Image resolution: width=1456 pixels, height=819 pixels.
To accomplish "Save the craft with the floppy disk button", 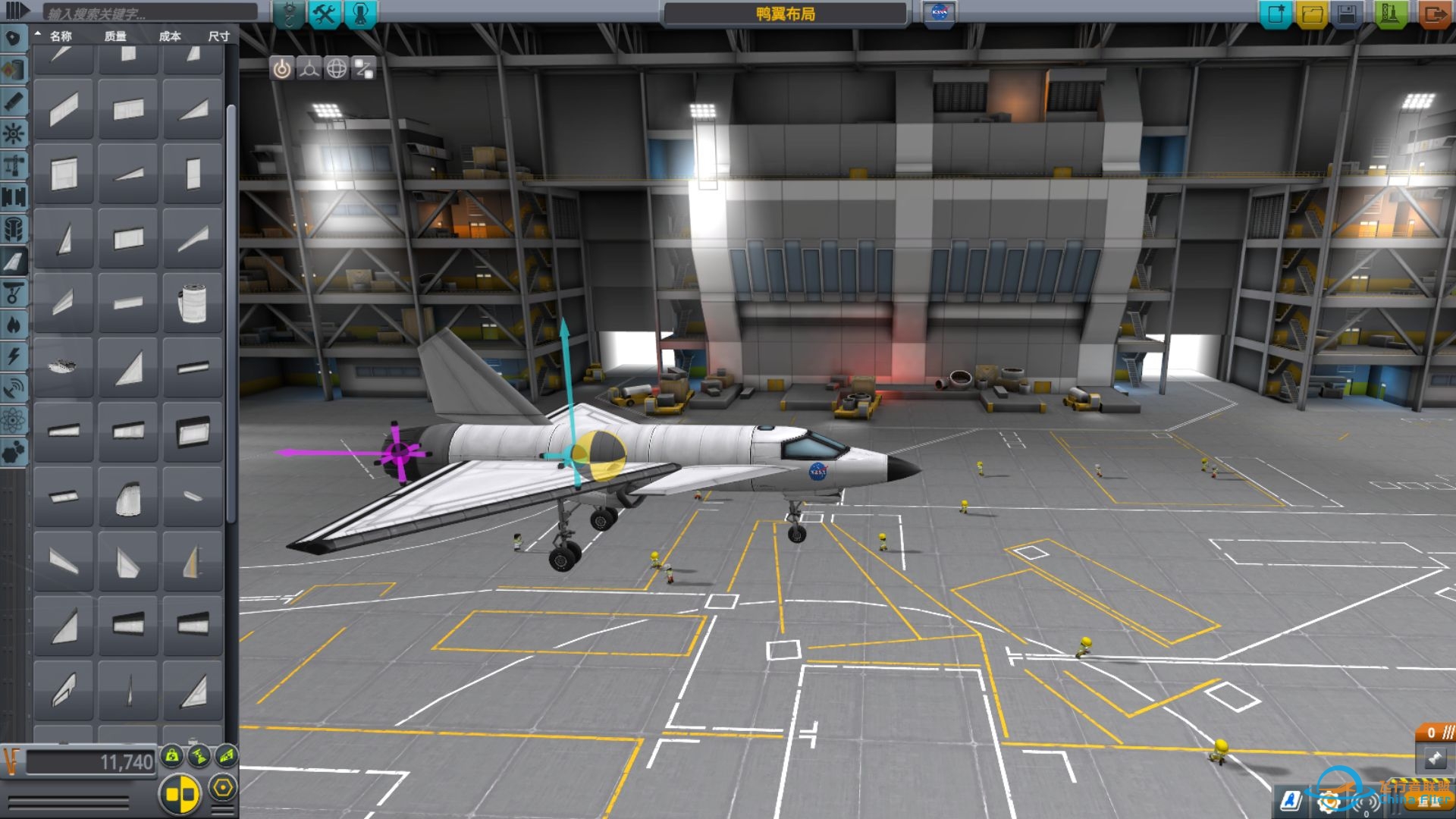I will click(1348, 14).
